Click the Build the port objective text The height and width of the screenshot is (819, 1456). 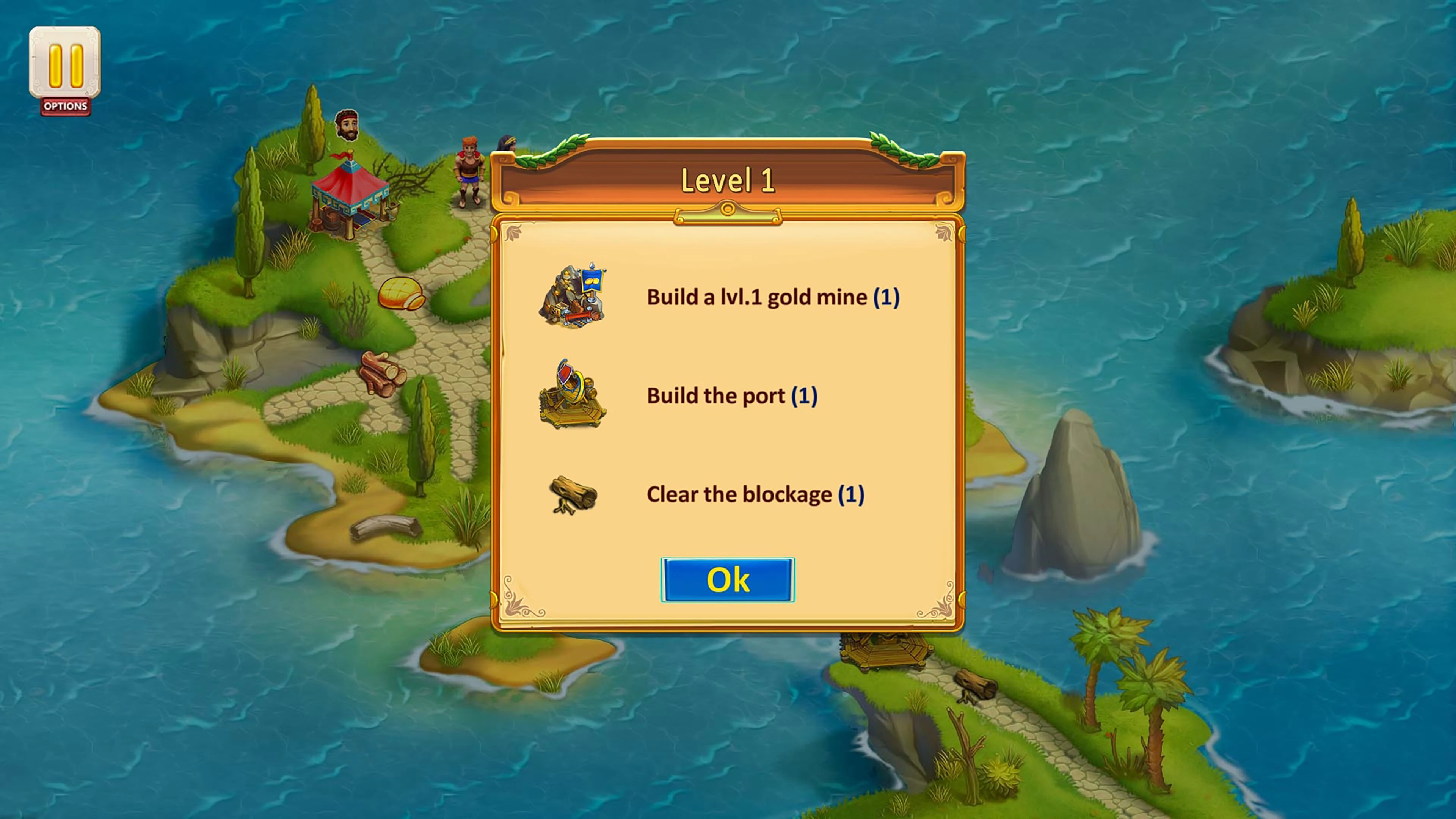point(732,395)
